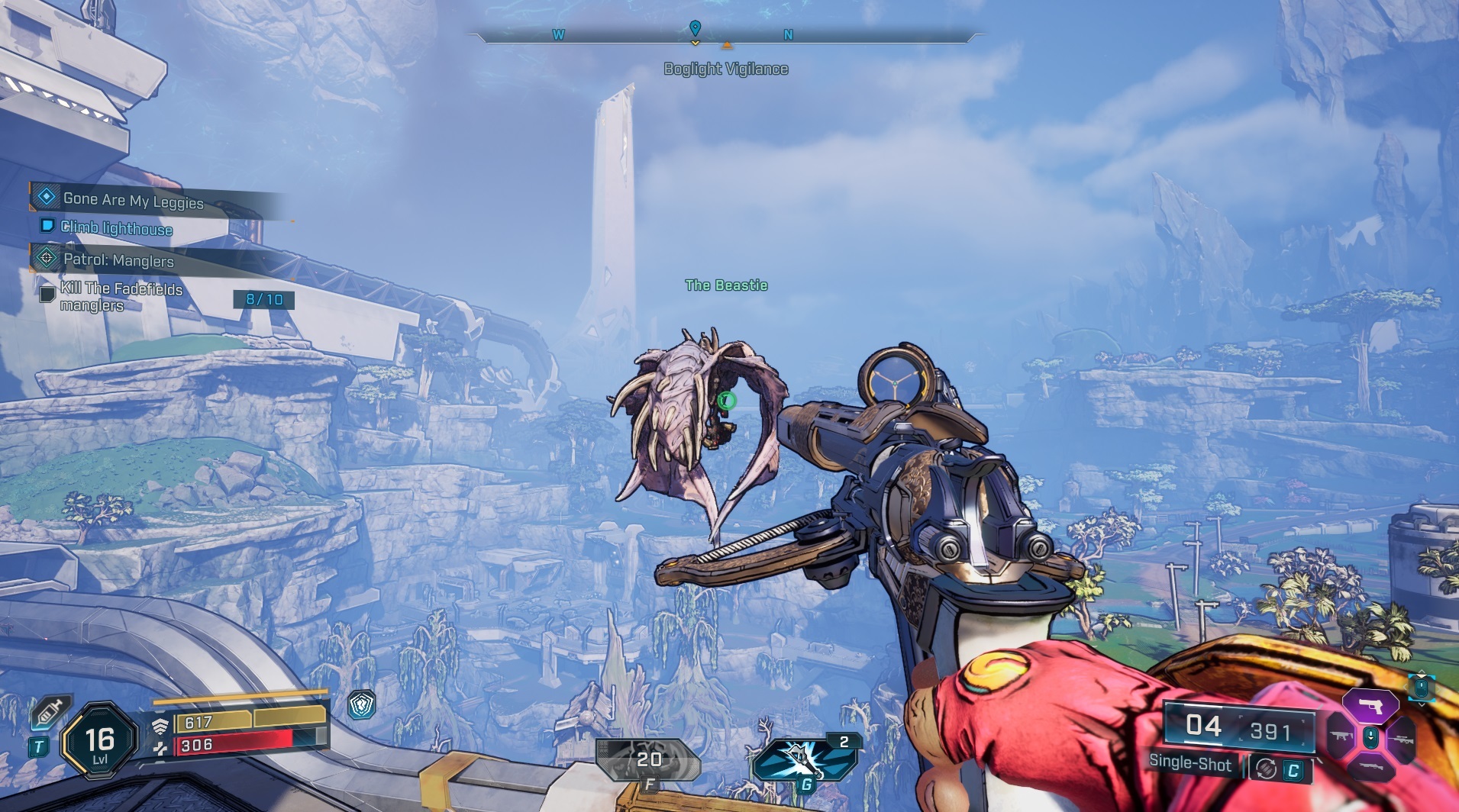
Task: Open the level 16 character badge
Action: coord(99,740)
